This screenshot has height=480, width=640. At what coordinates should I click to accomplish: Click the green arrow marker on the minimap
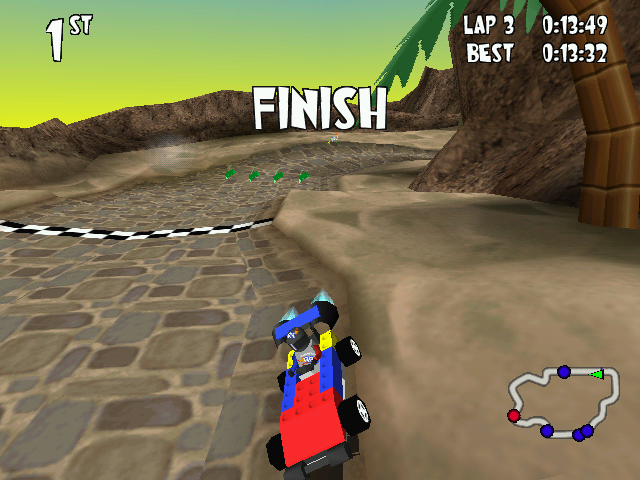click(x=597, y=374)
